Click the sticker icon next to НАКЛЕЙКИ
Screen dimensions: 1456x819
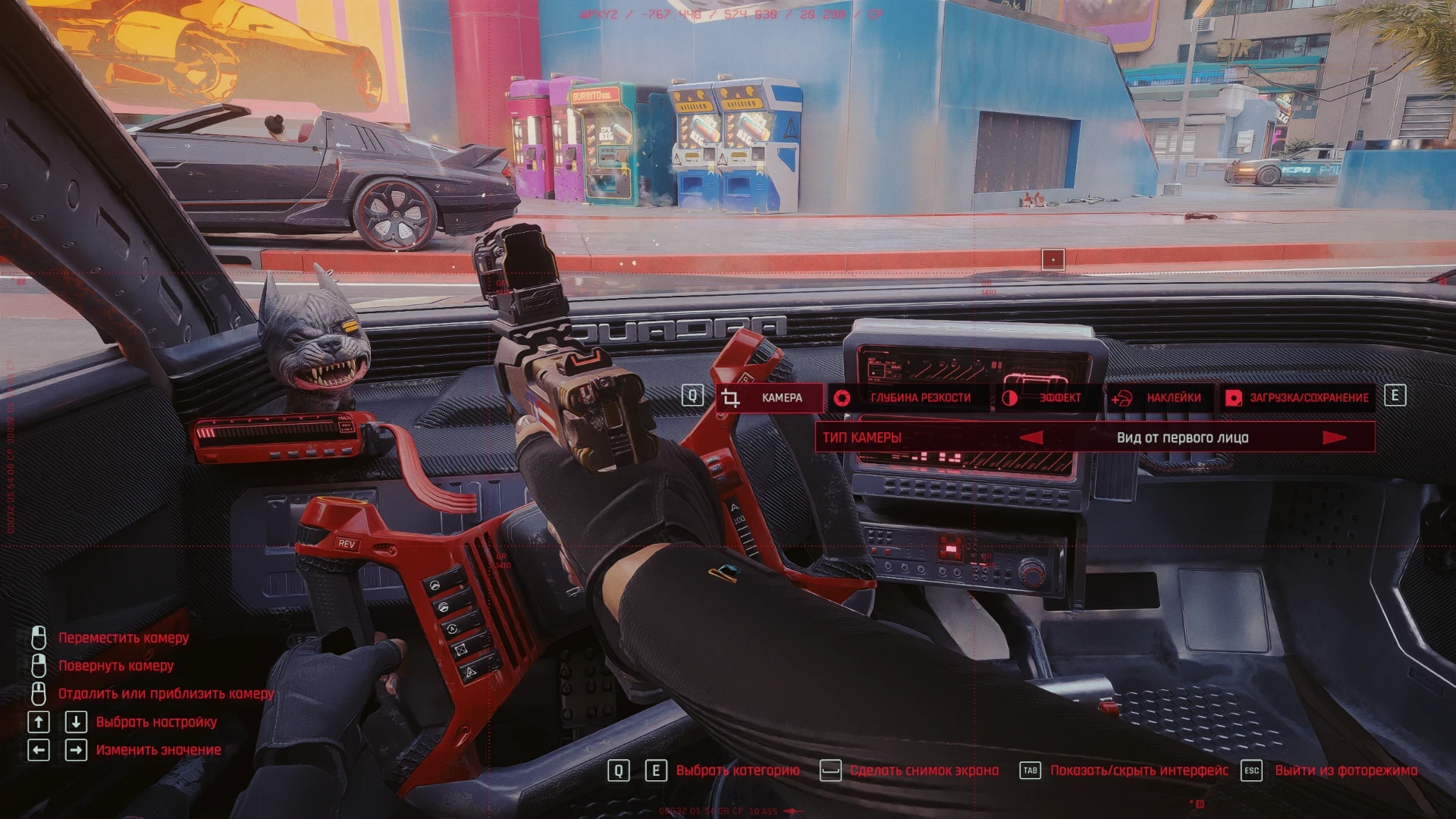(1122, 397)
